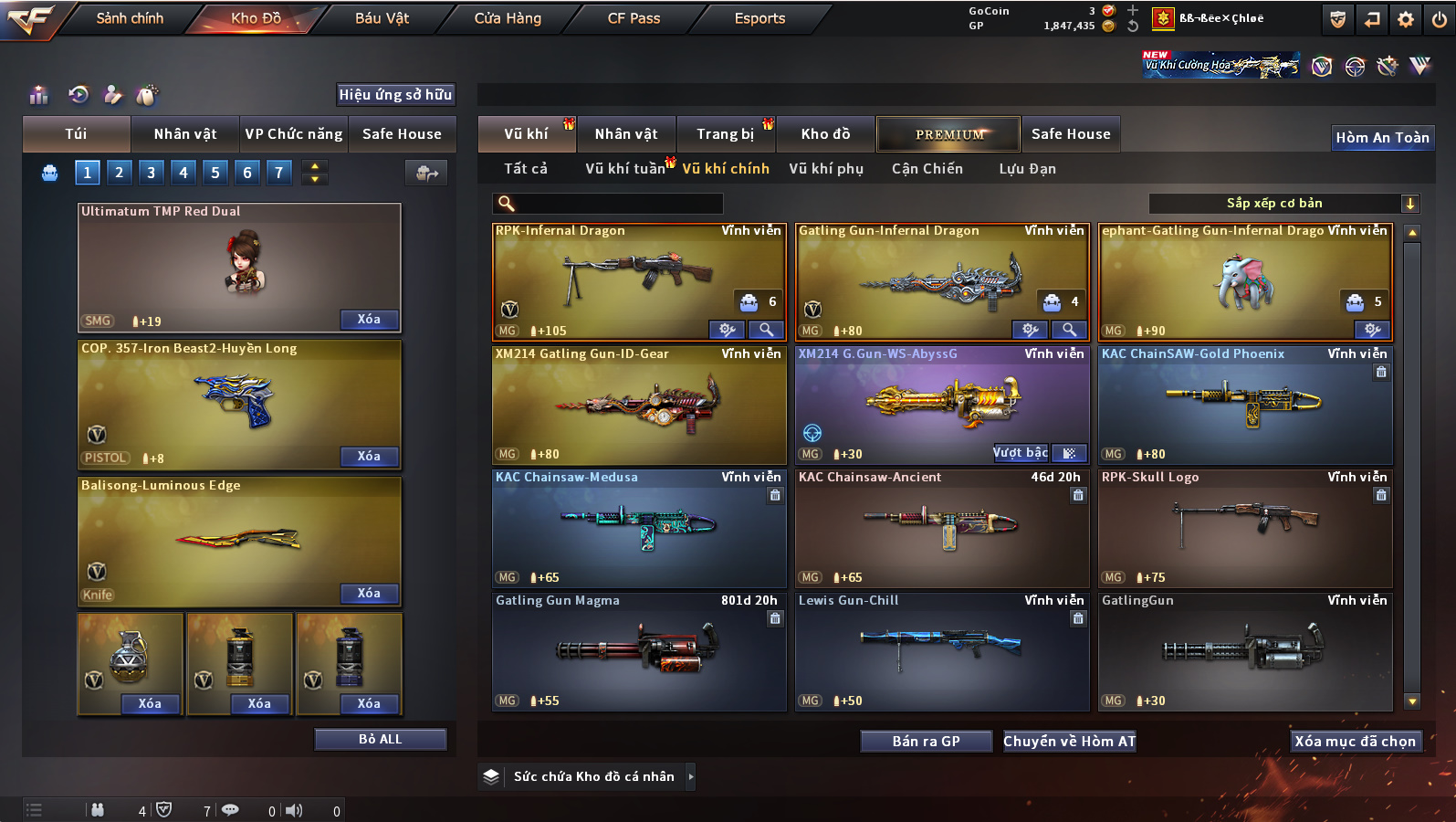The width and height of the screenshot is (1456, 822).
Task: Open the Sắp xếp cơ bản sort dropdown
Action: tap(1283, 204)
